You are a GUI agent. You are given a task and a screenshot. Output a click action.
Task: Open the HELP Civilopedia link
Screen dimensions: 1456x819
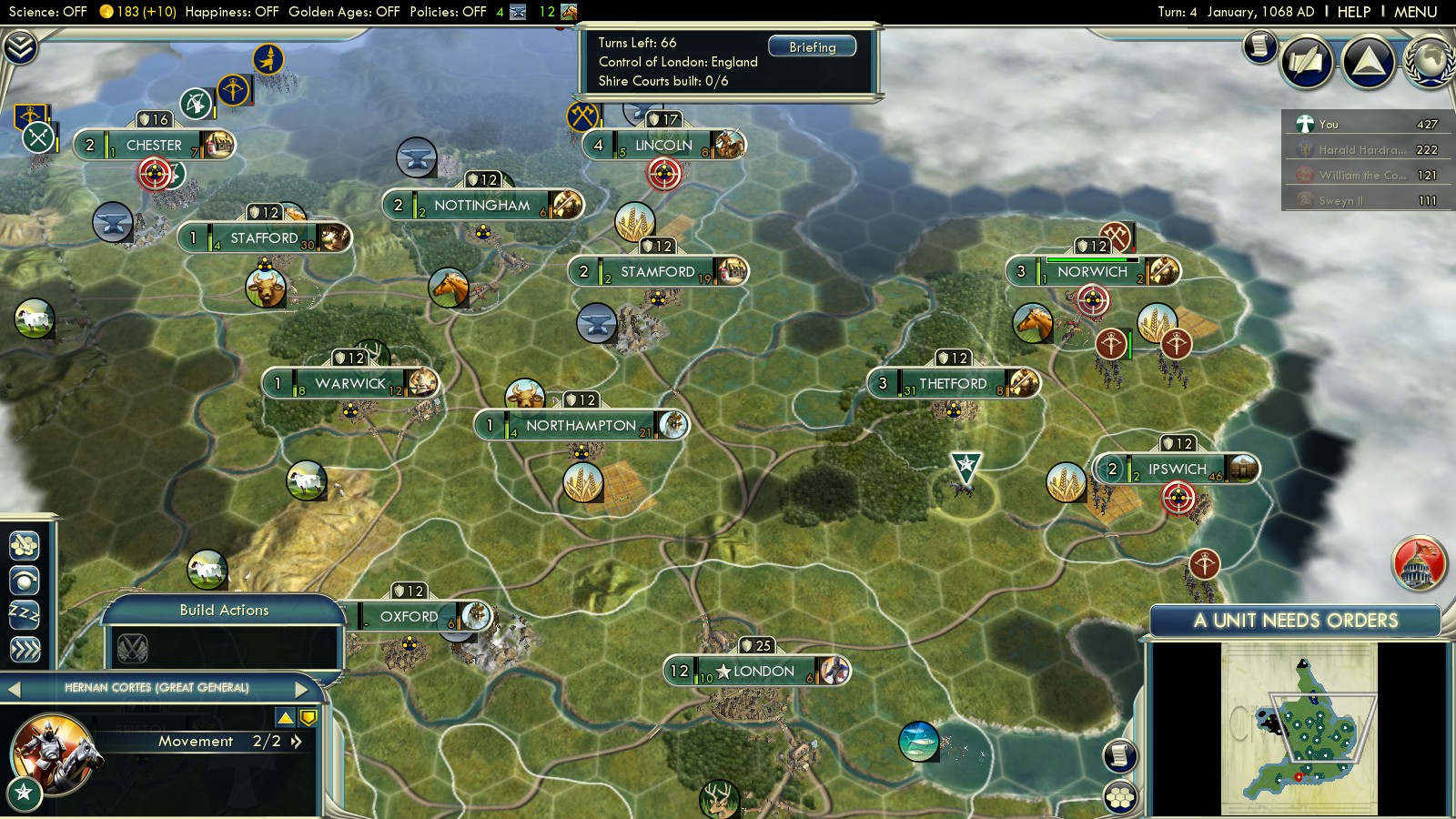click(1353, 12)
